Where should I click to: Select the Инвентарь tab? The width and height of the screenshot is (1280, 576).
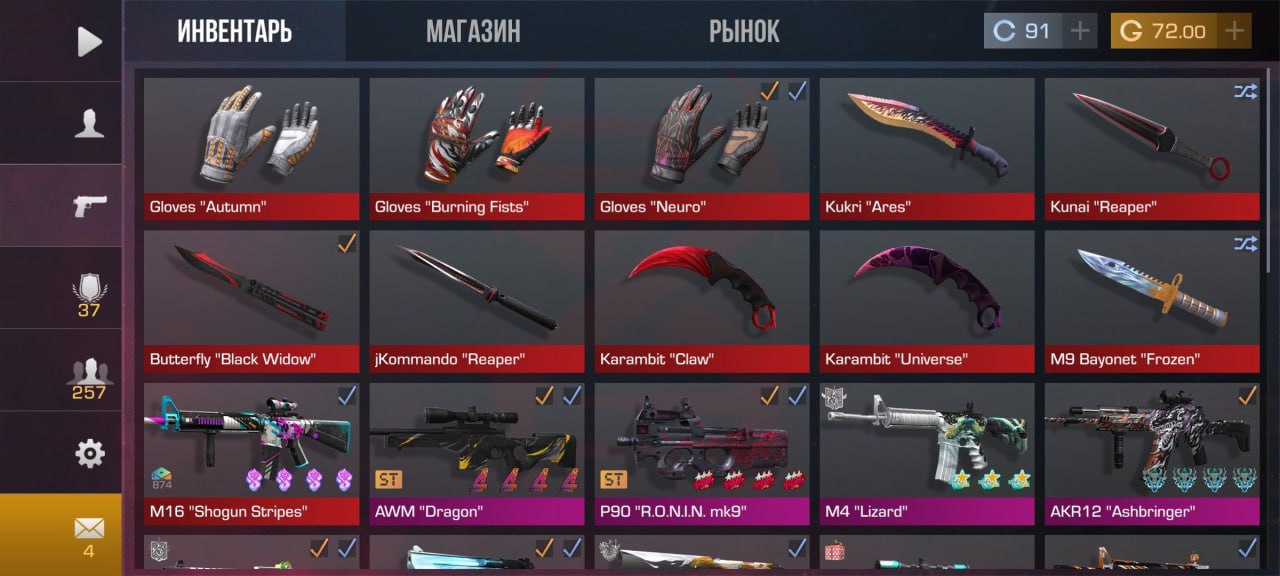pos(235,31)
